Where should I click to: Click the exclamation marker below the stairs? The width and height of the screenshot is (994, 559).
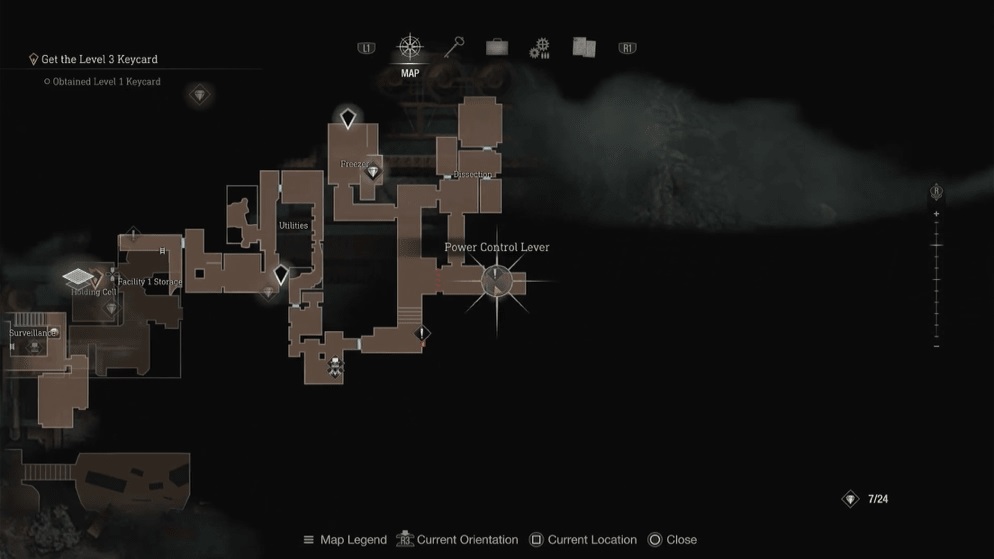point(423,334)
